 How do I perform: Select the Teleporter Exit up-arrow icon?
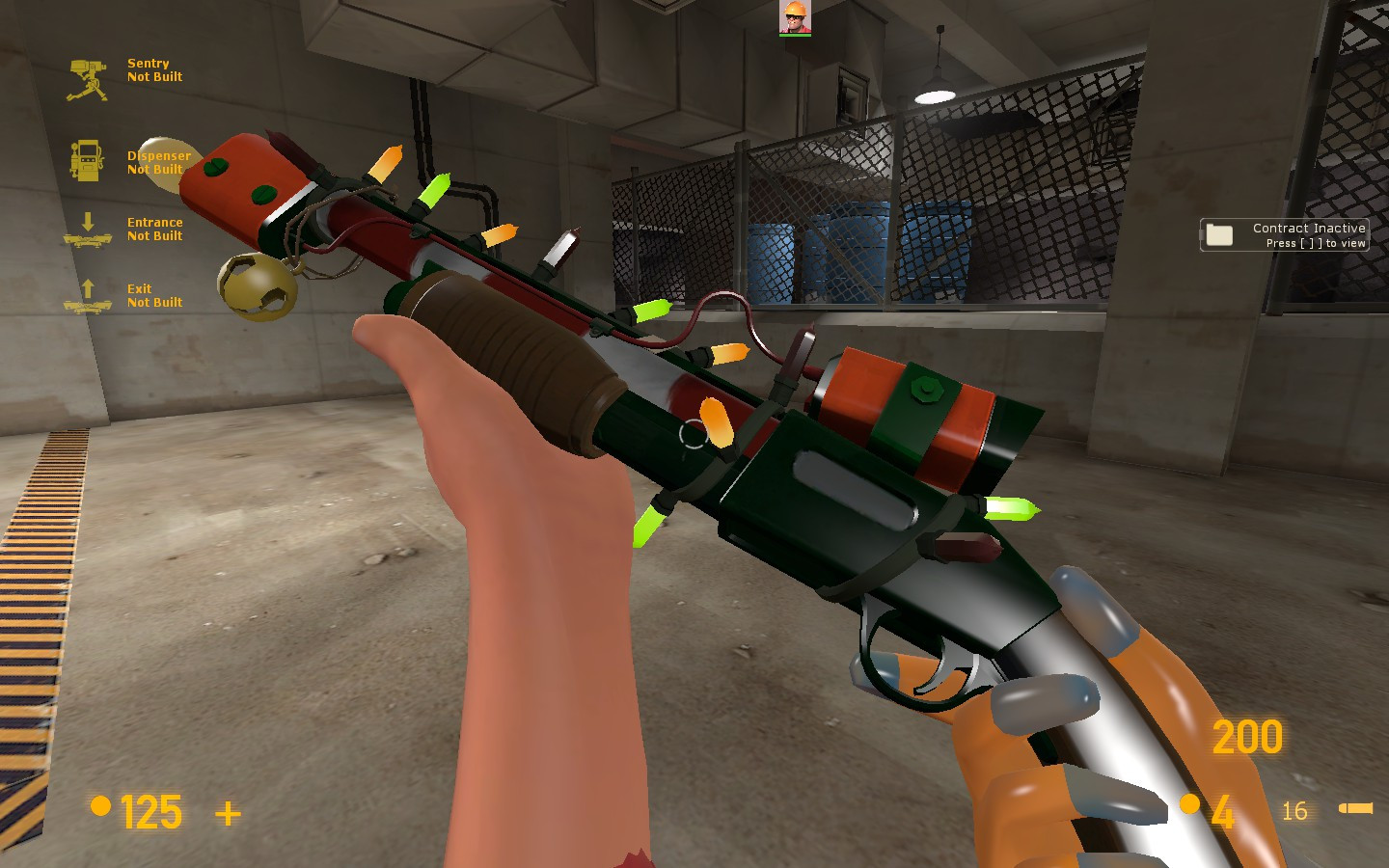[x=89, y=295]
